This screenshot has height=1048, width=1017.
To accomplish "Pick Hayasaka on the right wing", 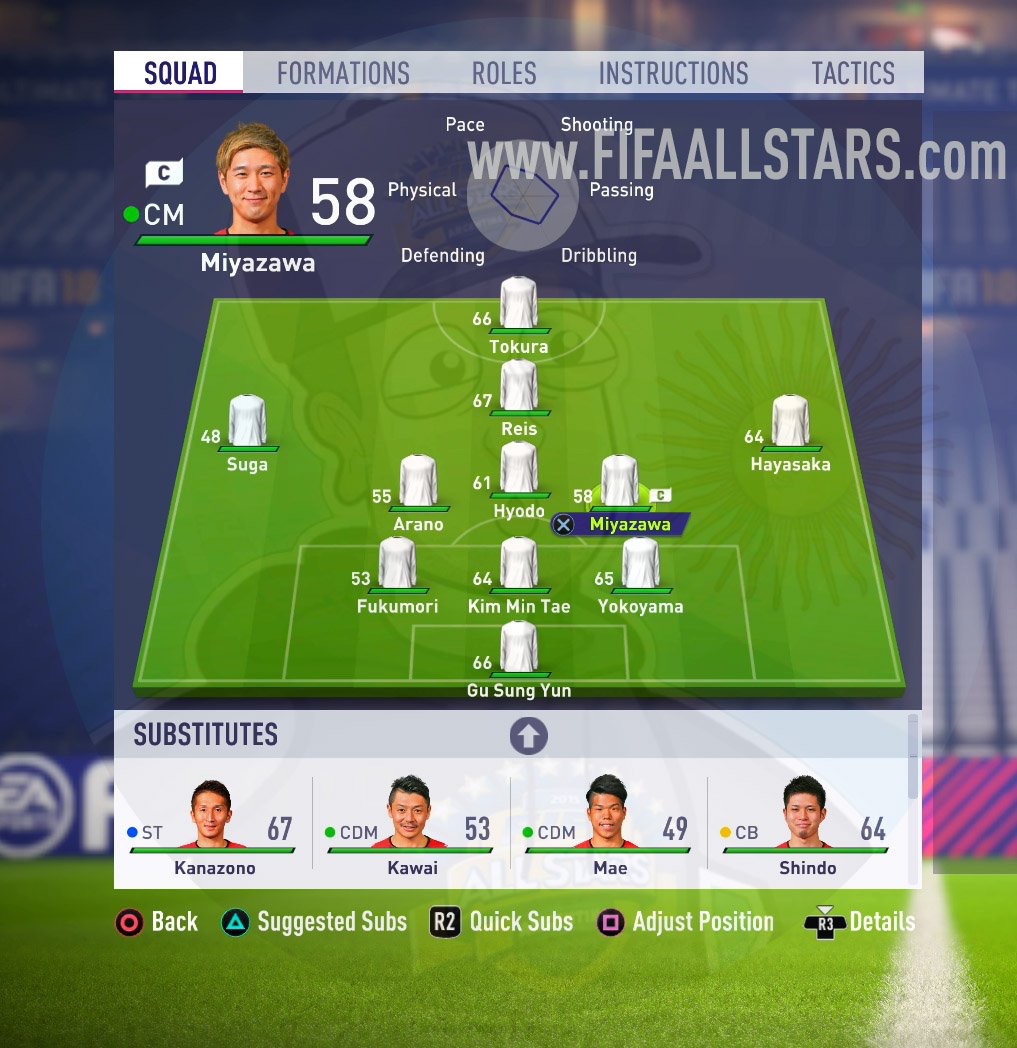I will (x=790, y=422).
